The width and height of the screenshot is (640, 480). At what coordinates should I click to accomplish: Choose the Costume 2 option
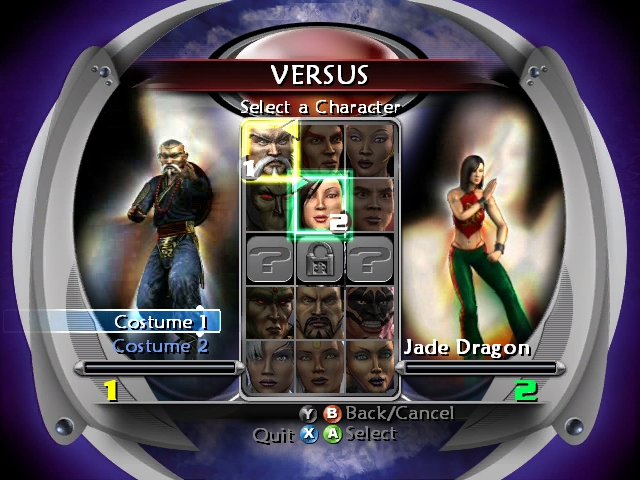click(160, 346)
